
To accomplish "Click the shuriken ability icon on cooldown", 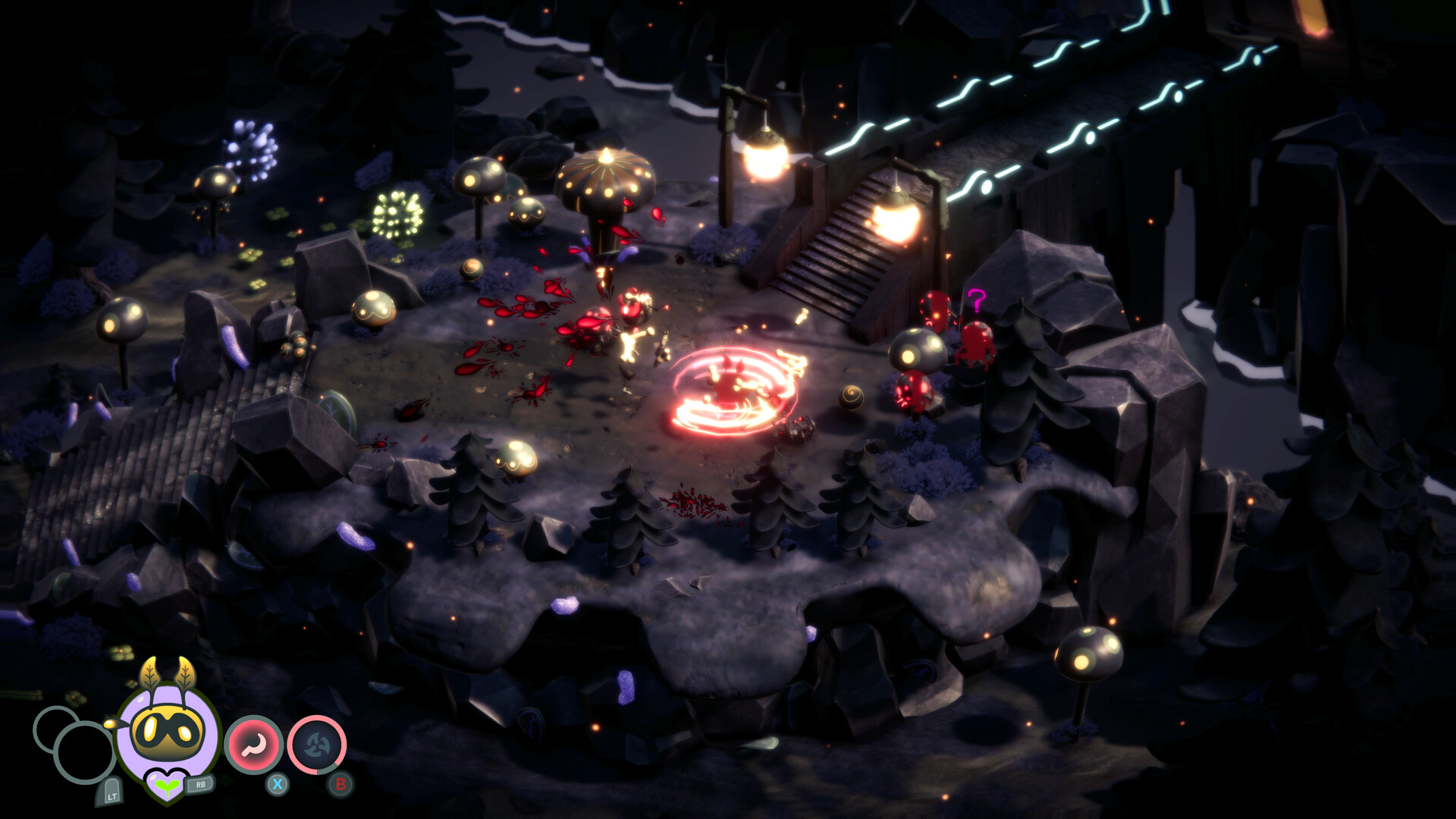I will pyautogui.click(x=316, y=744).
